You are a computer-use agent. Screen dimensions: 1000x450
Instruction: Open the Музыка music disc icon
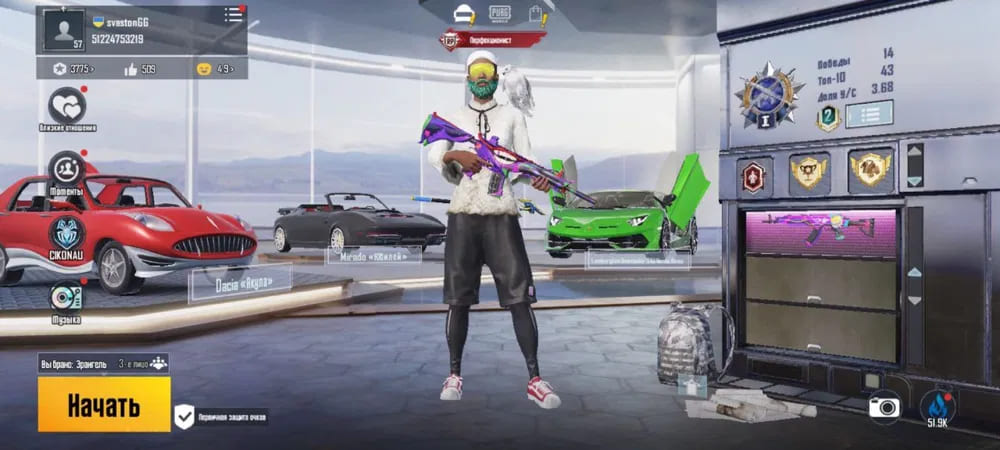(67, 297)
